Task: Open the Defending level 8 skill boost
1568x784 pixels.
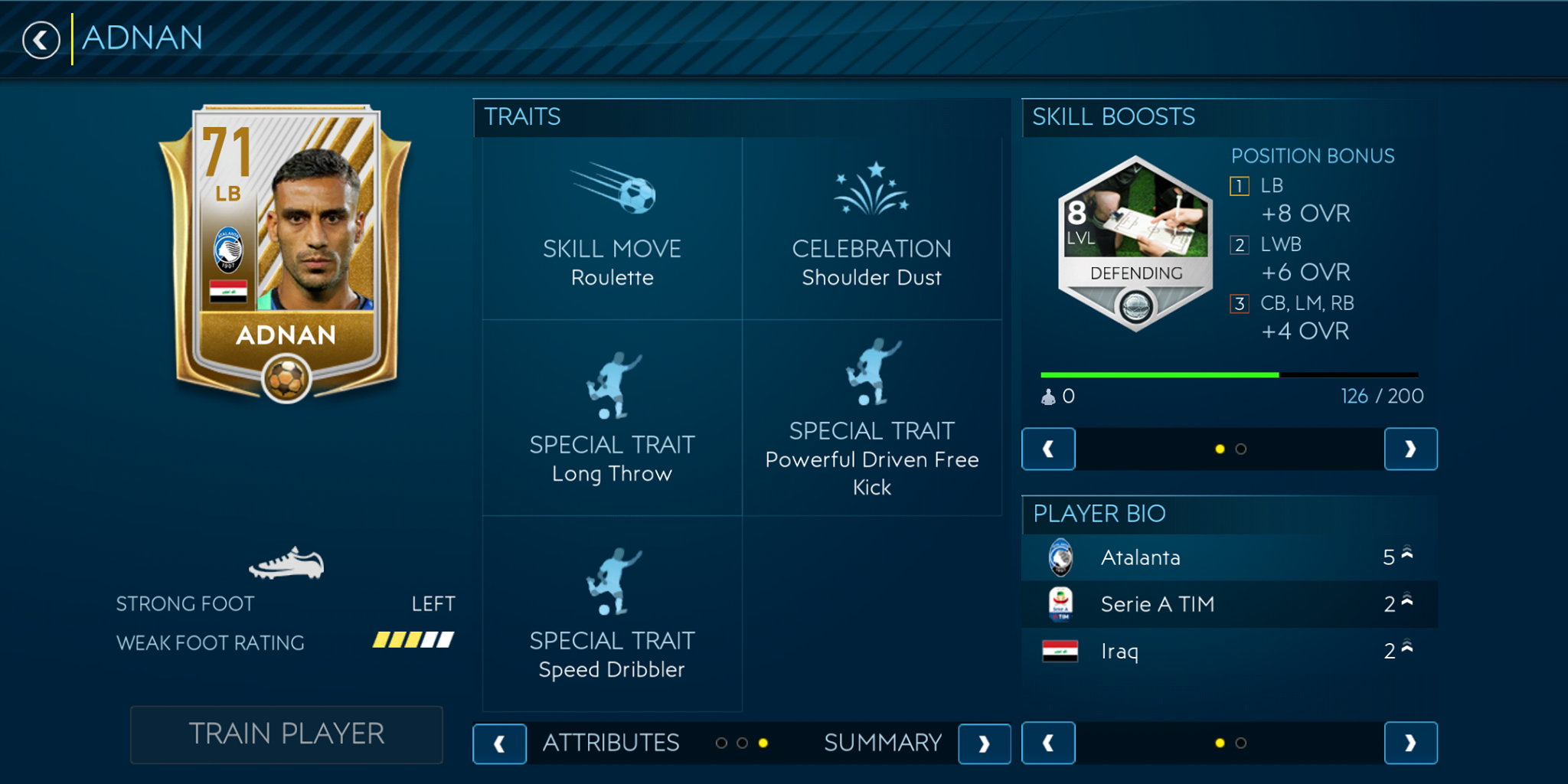Action: (x=1135, y=243)
